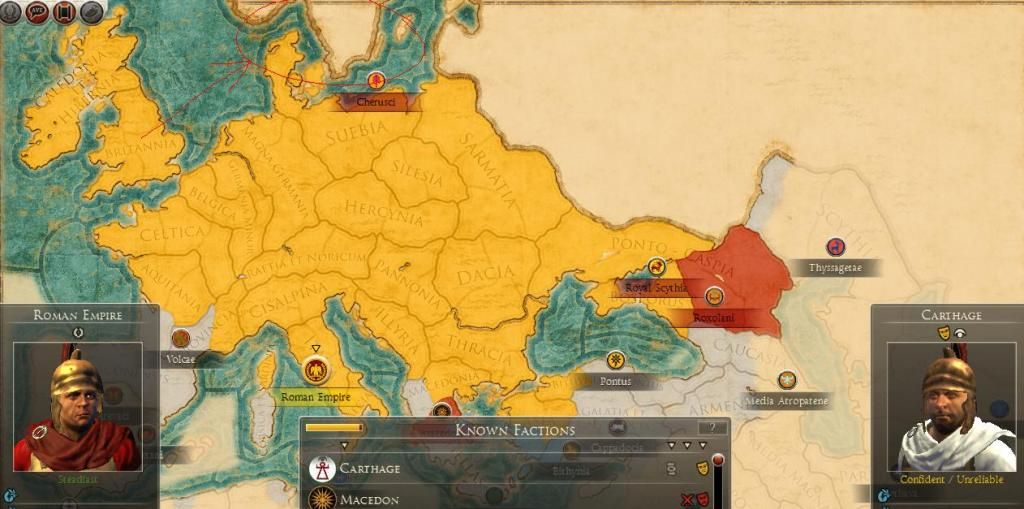Choose the Royal Scythia faction marker

656,267
